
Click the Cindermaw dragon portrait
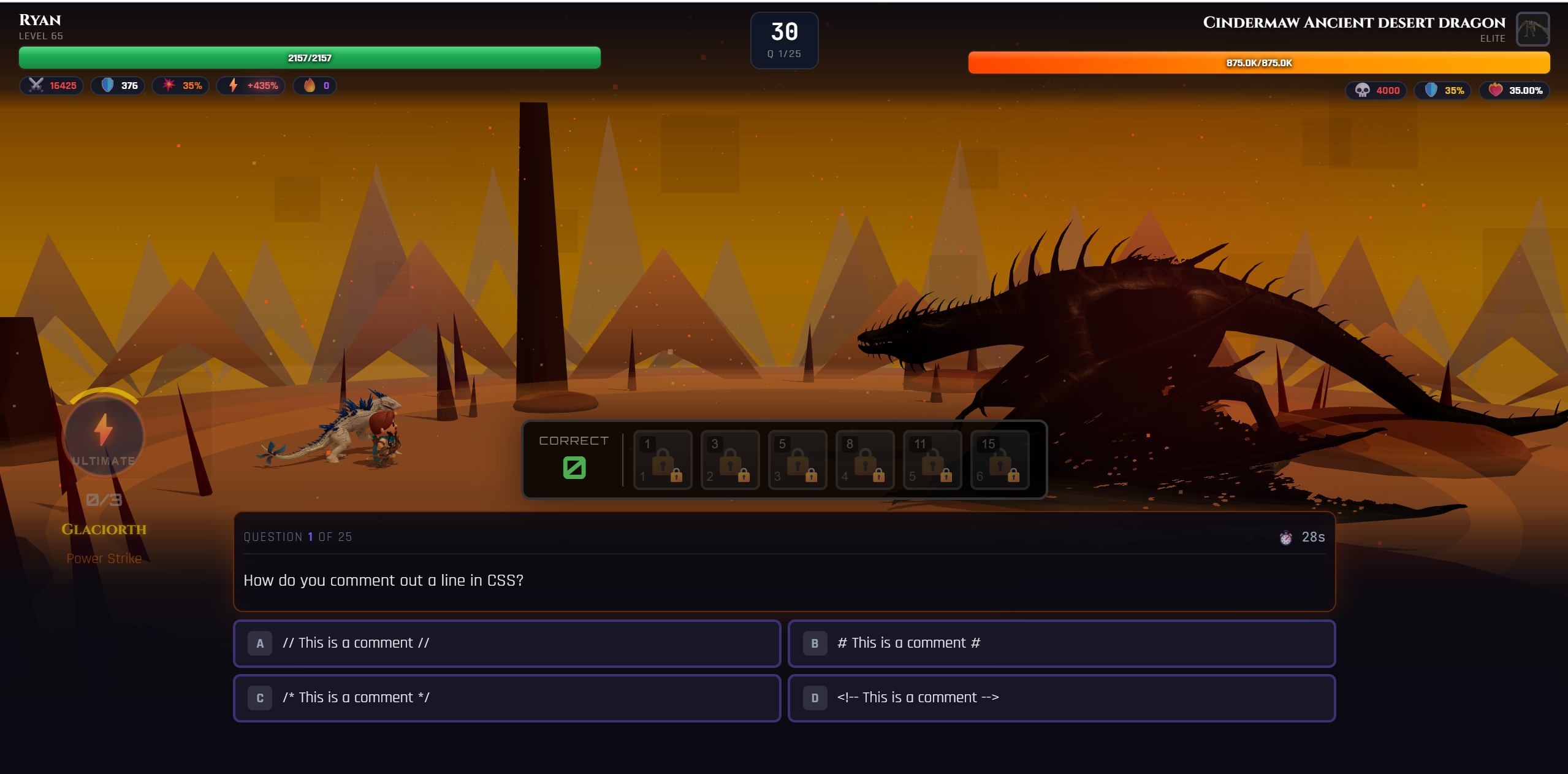point(1532,29)
